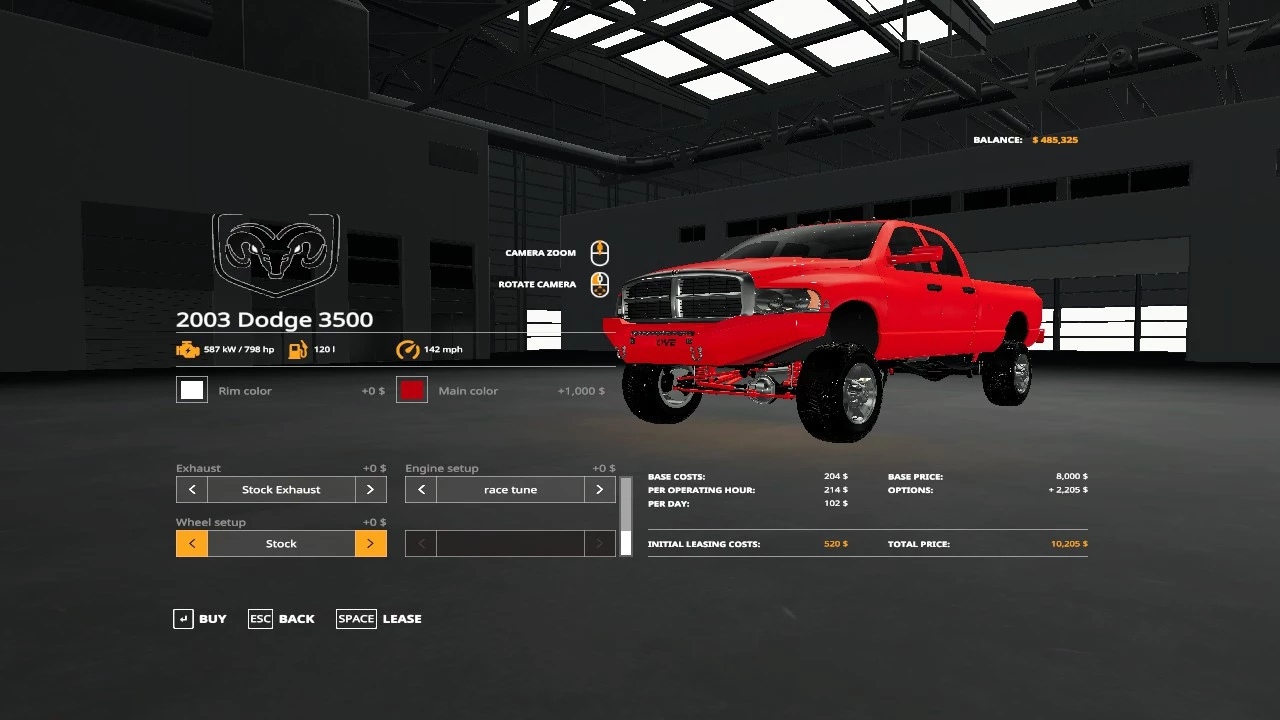
Task: Buy the 2003 Dodge 3500
Action: (x=200, y=619)
